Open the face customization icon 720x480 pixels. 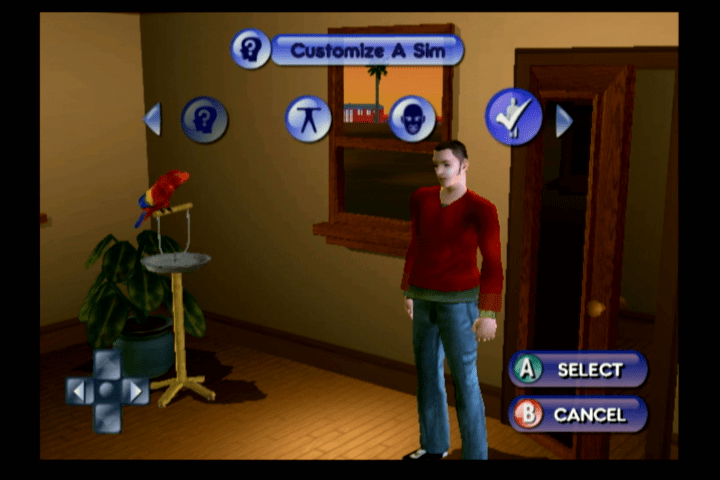click(x=412, y=119)
